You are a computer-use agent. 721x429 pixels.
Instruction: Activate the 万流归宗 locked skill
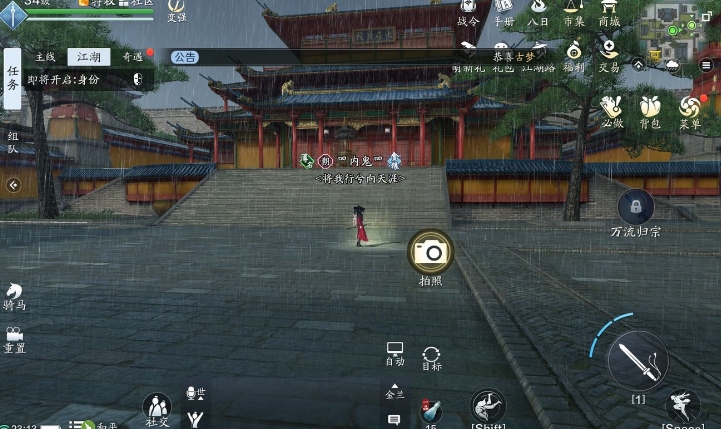pos(635,208)
